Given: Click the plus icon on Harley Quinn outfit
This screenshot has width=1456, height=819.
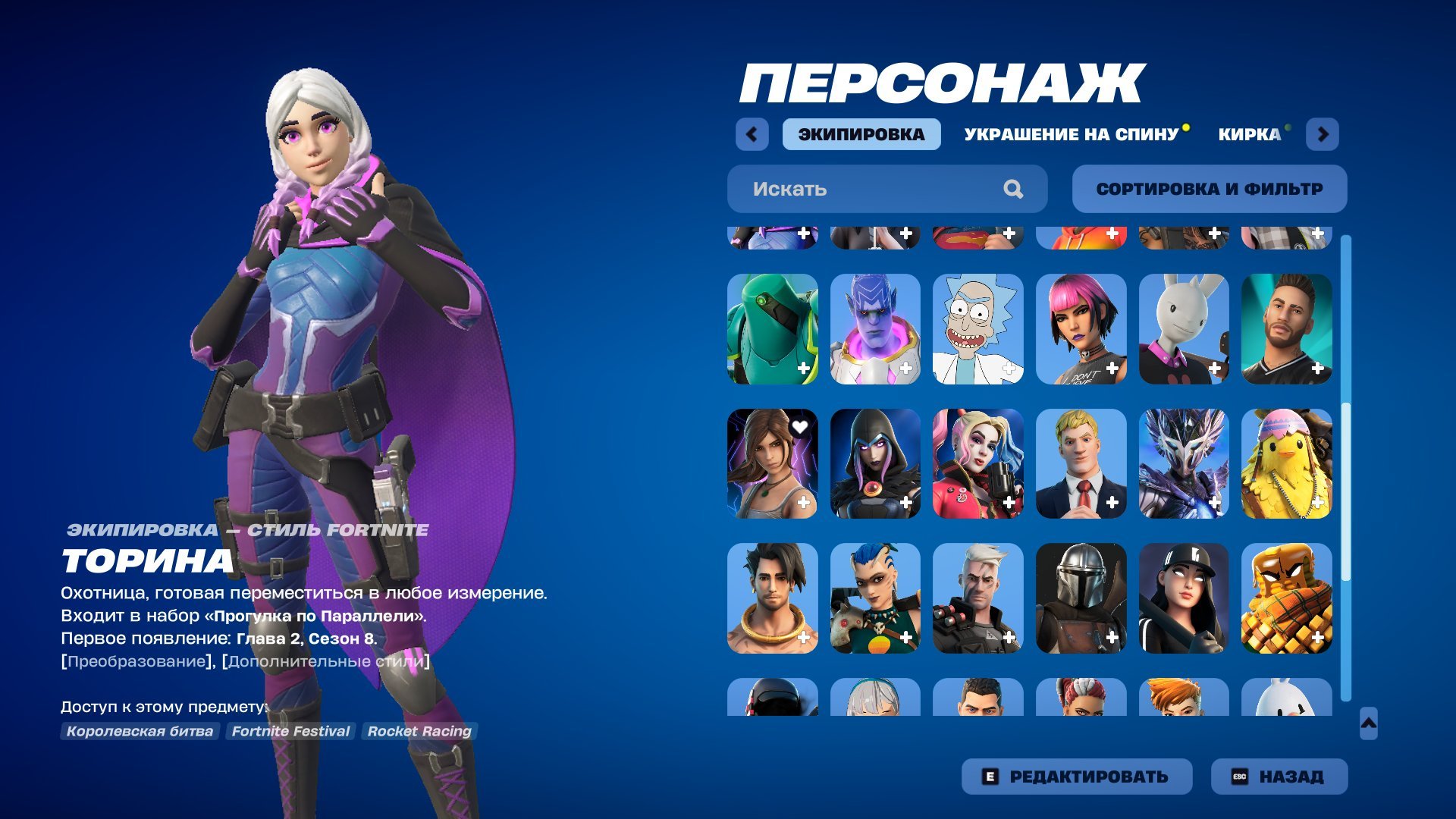Looking at the screenshot, I should [x=1009, y=503].
